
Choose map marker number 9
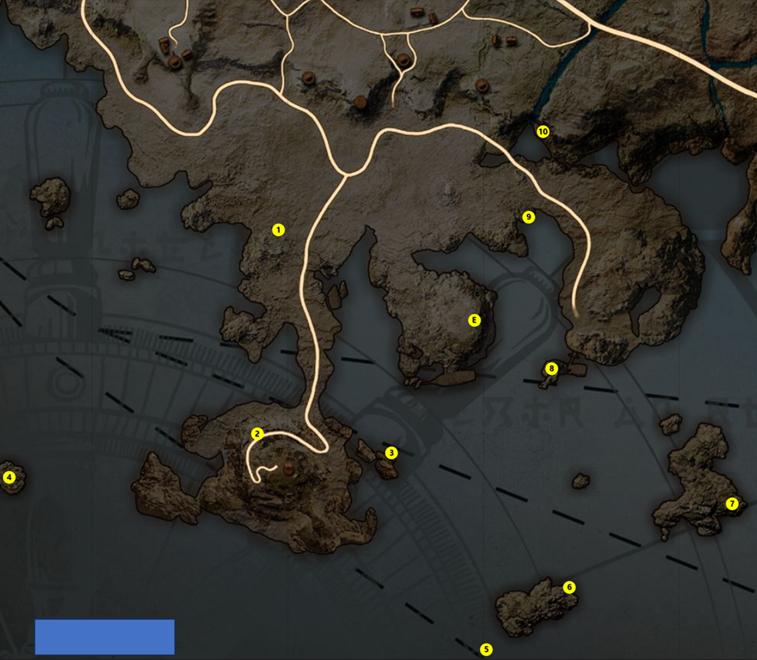click(529, 217)
